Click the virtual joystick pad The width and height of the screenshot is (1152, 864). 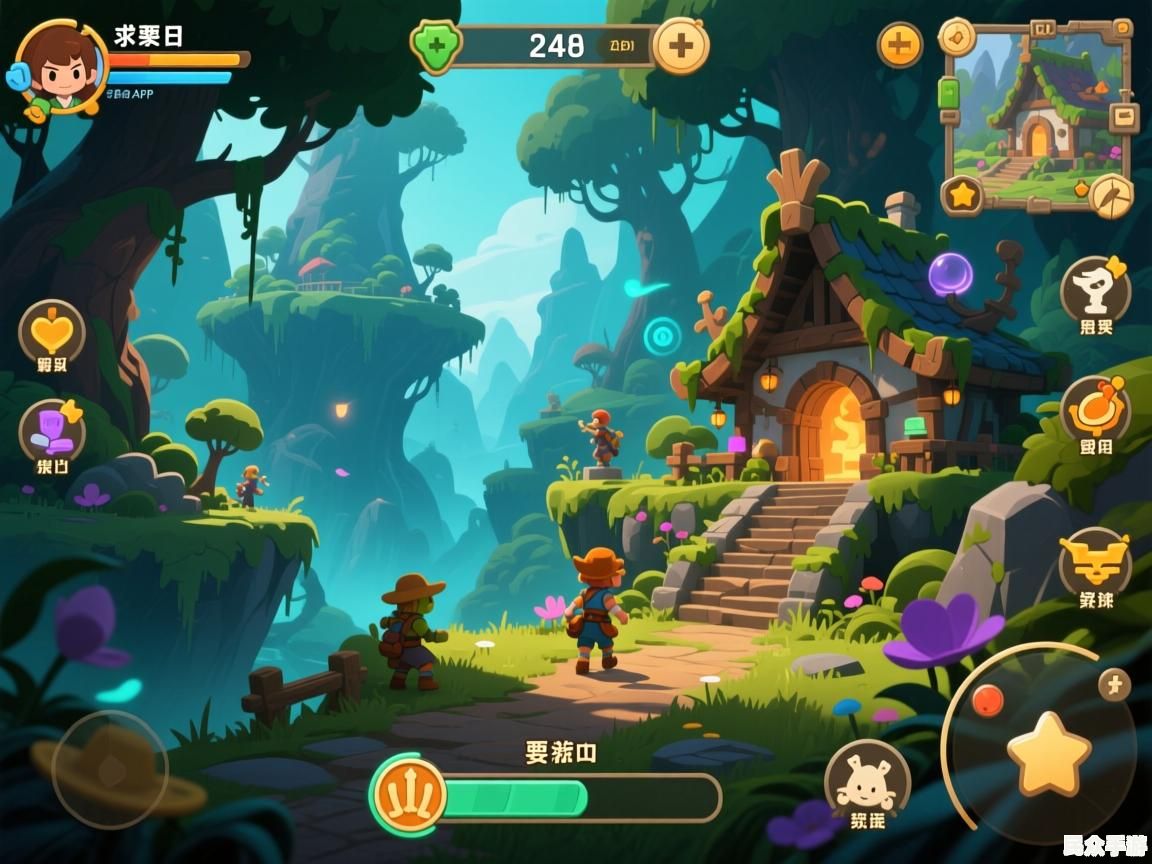pyautogui.click(x=110, y=770)
